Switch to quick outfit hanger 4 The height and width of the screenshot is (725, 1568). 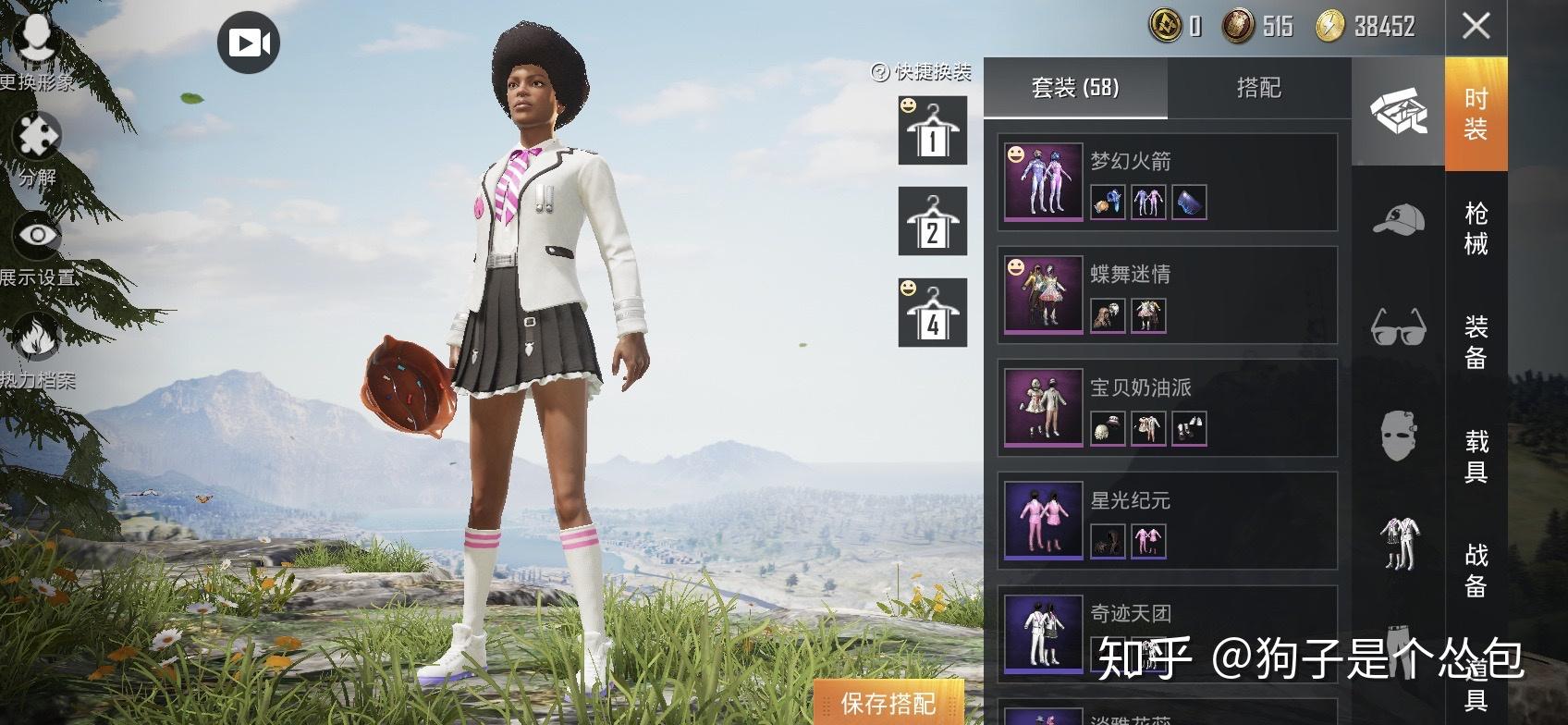click(x=933, y=313)
